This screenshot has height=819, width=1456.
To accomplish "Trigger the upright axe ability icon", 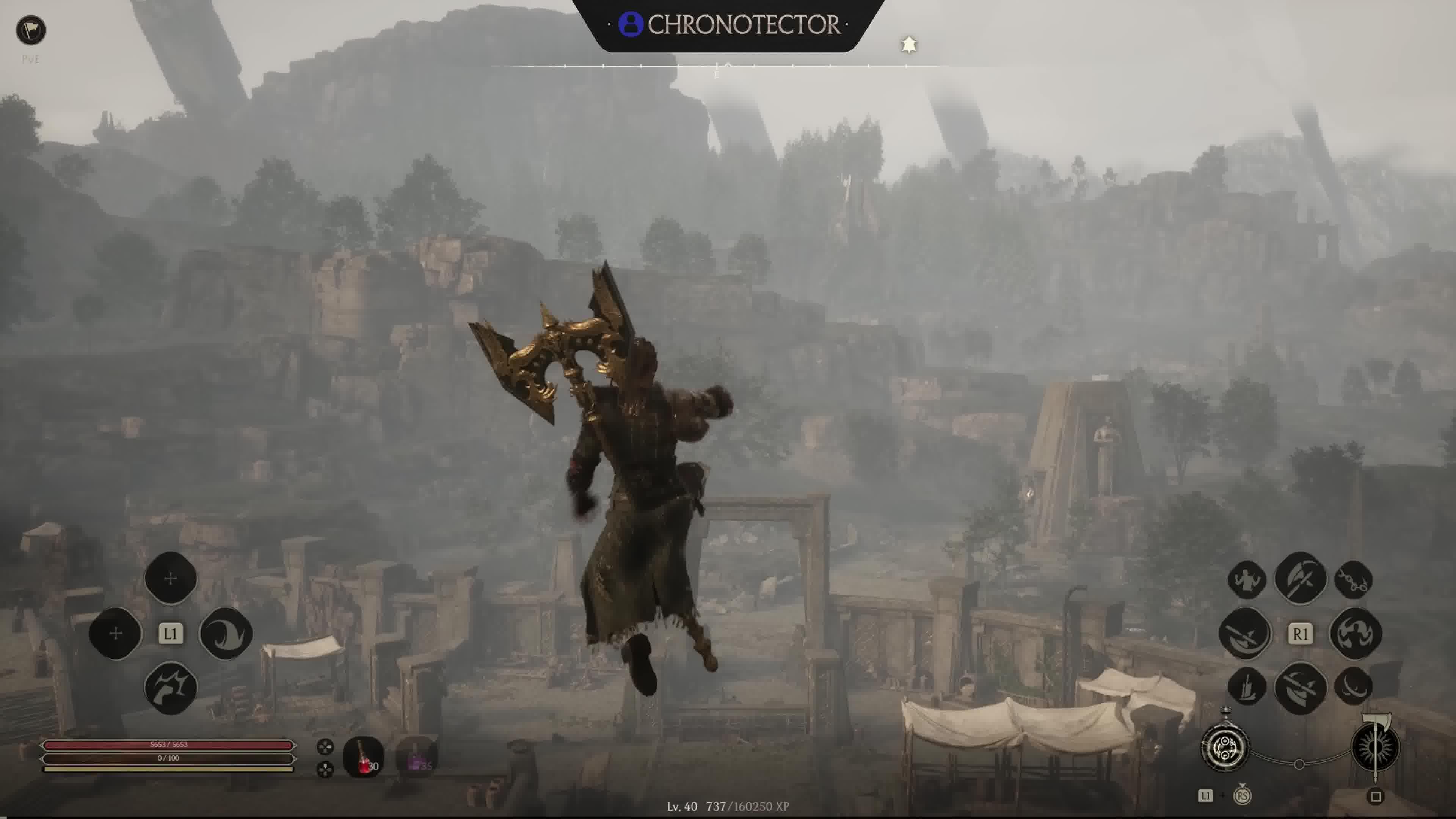I will click(x=1300, y=578).
